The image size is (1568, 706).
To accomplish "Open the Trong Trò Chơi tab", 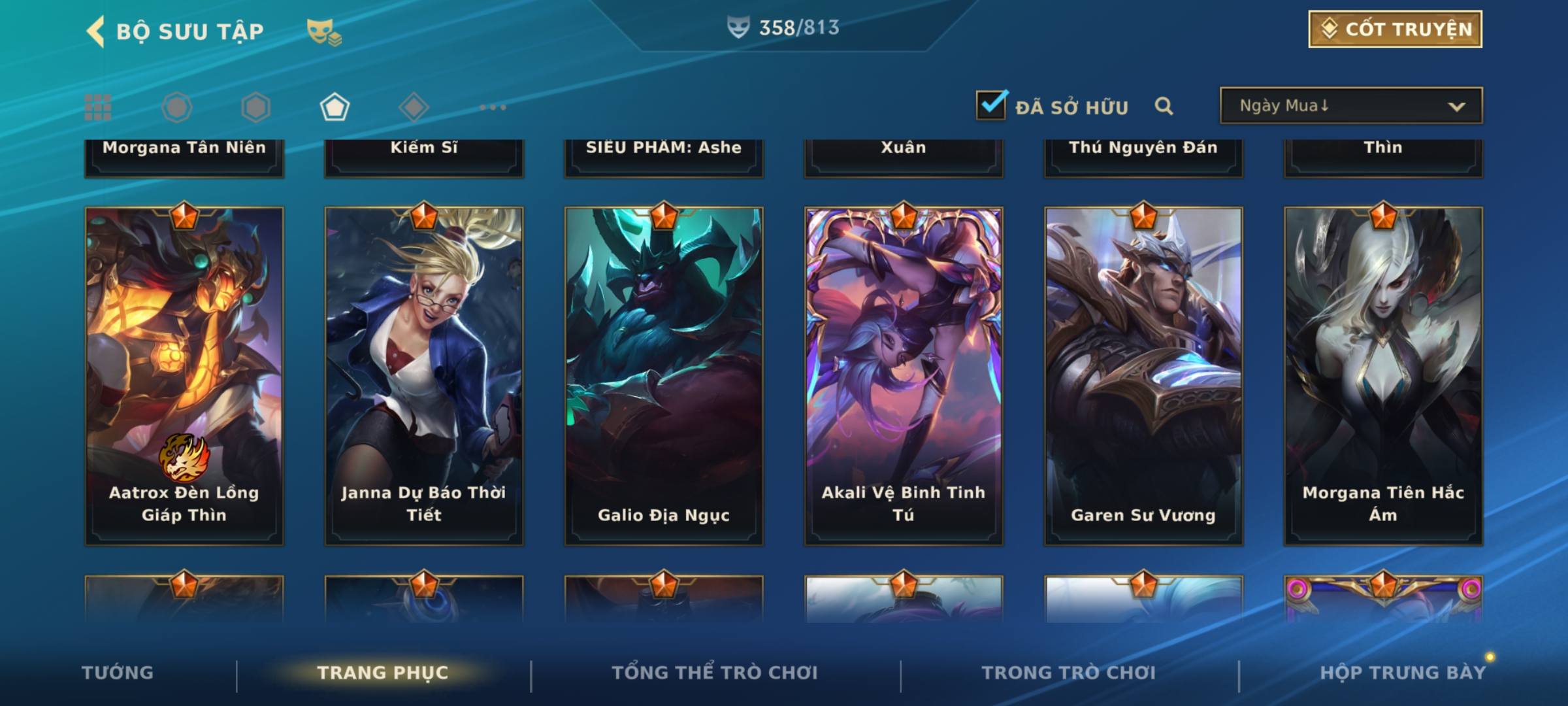I will (x=1069, y=673).
